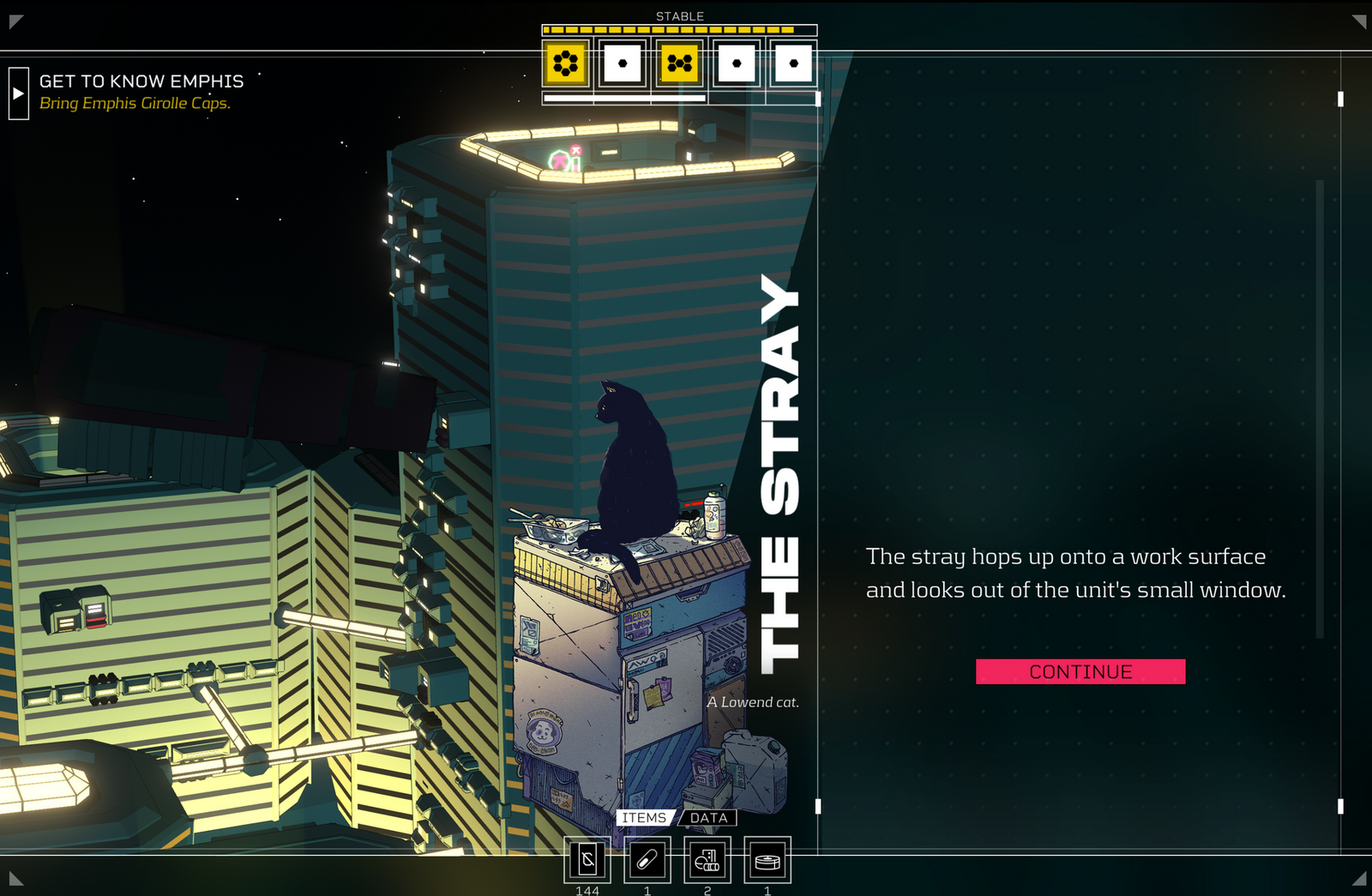
Task: Select the cryo currency slot showing 144
Action: pos(587,860)
